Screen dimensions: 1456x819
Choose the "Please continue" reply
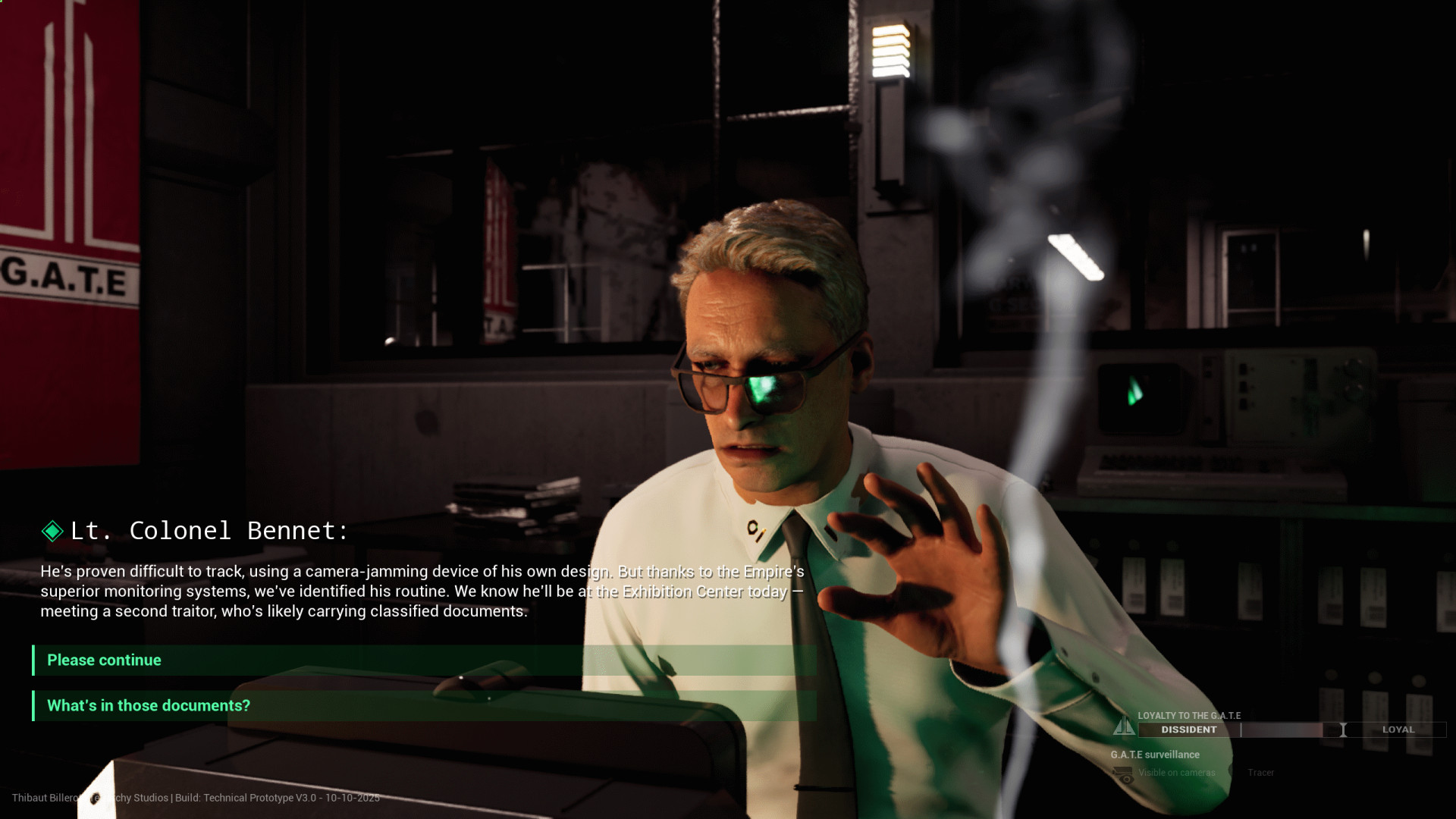point(105,660)
